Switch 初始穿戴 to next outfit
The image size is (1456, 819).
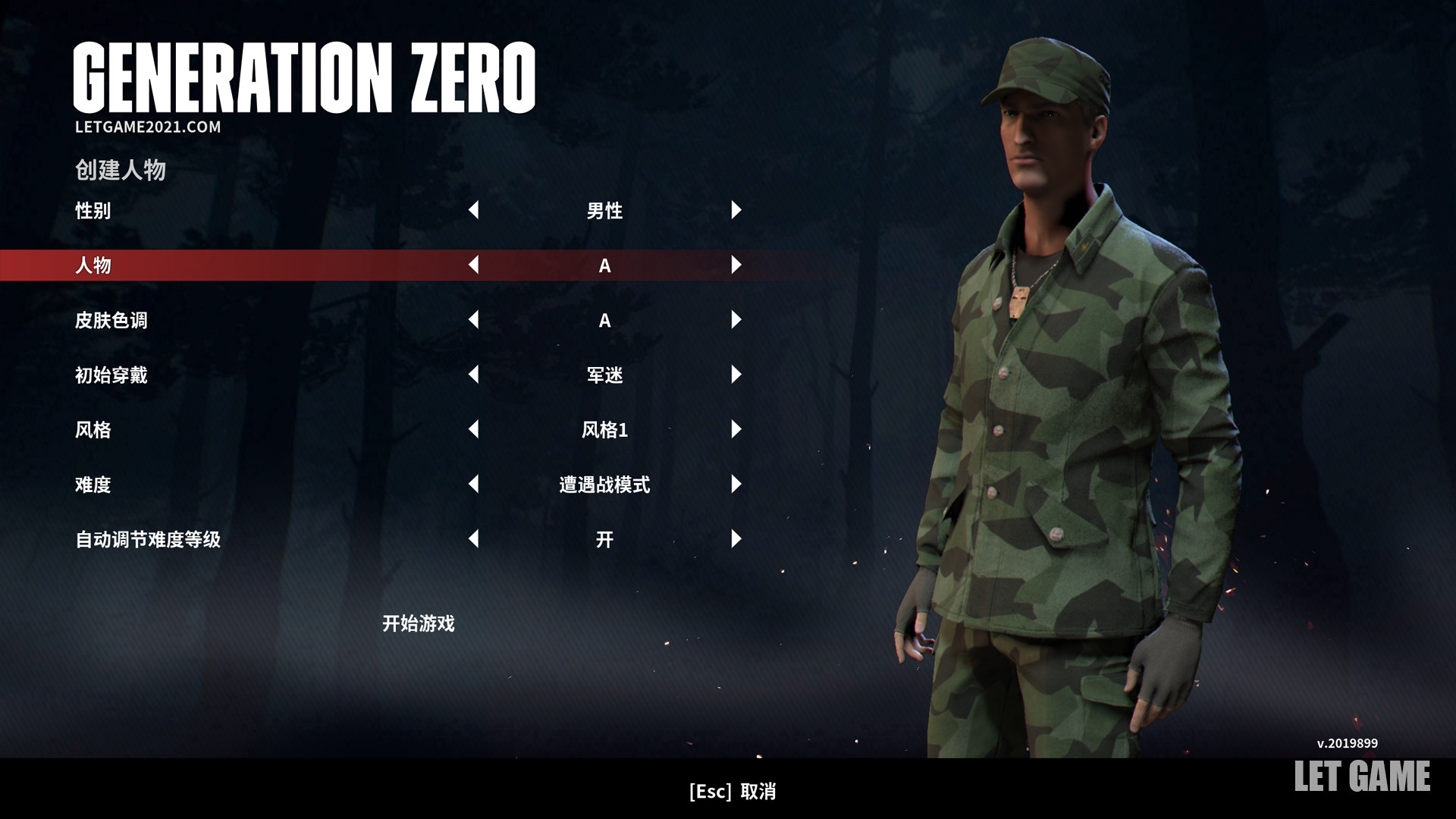point(736,375)
